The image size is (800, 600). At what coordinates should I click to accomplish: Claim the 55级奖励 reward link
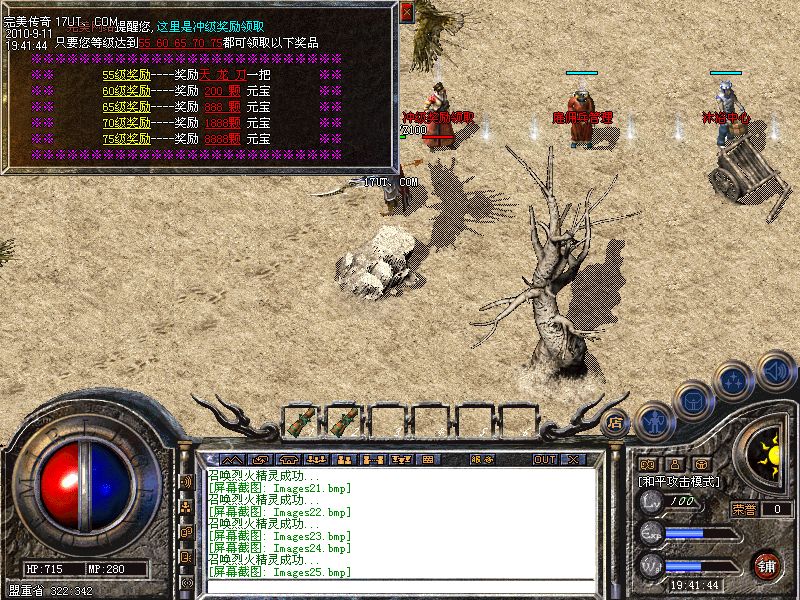tap(126, 75)
